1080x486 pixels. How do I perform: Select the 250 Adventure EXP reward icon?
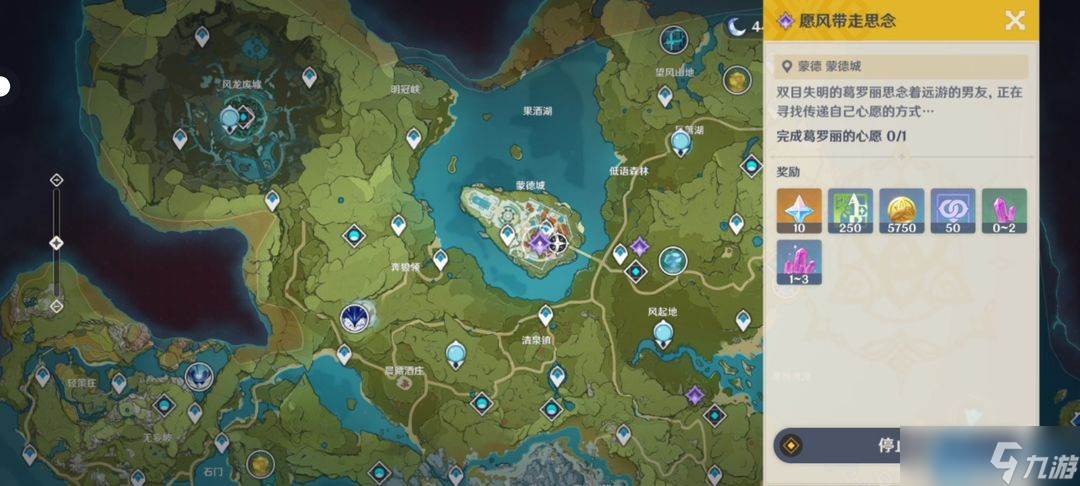pos(850,211)
